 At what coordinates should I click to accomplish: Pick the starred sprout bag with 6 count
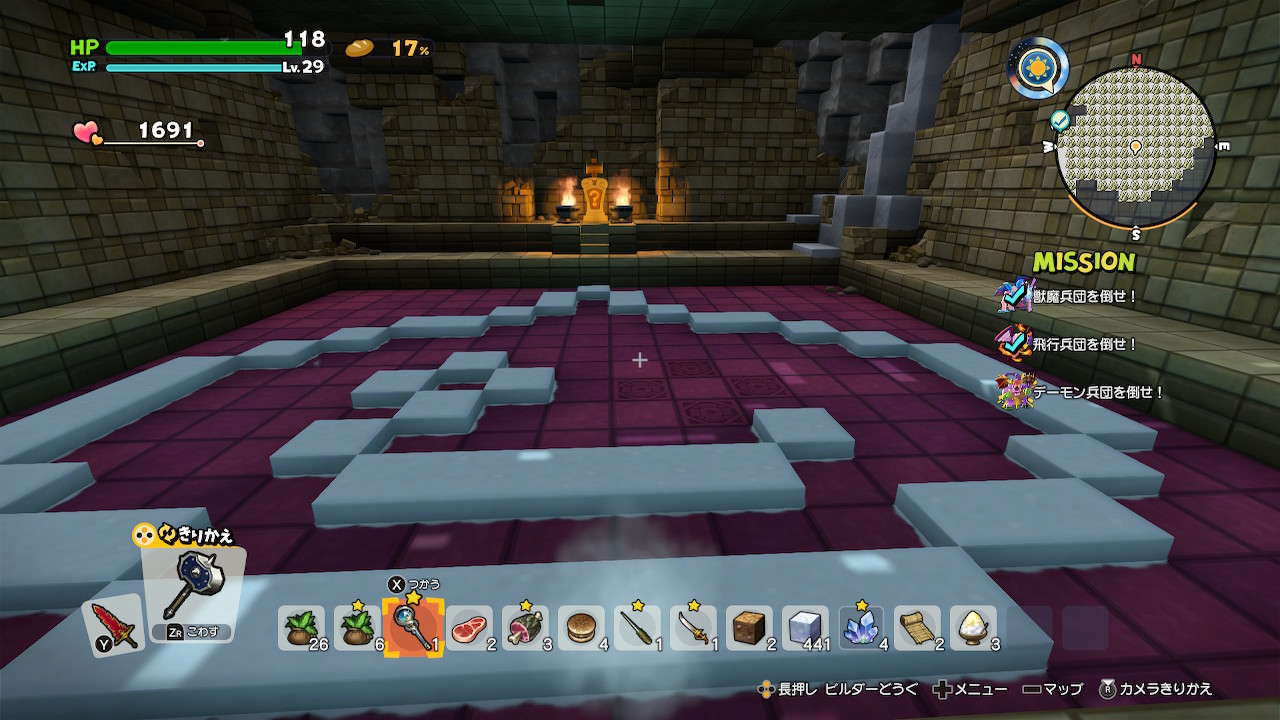point(357,629)
